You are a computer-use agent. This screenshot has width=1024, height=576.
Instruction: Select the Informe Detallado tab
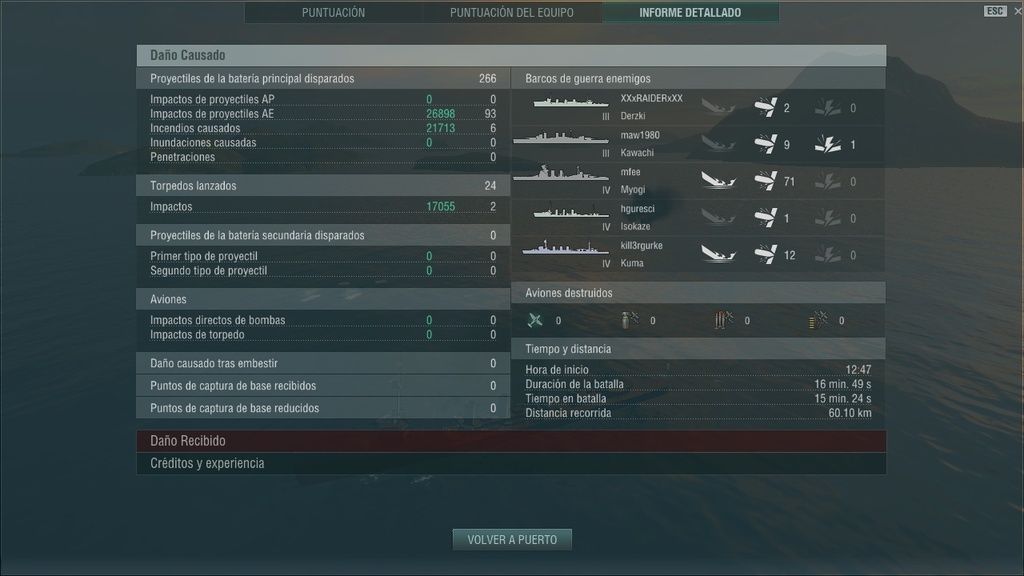690,13
